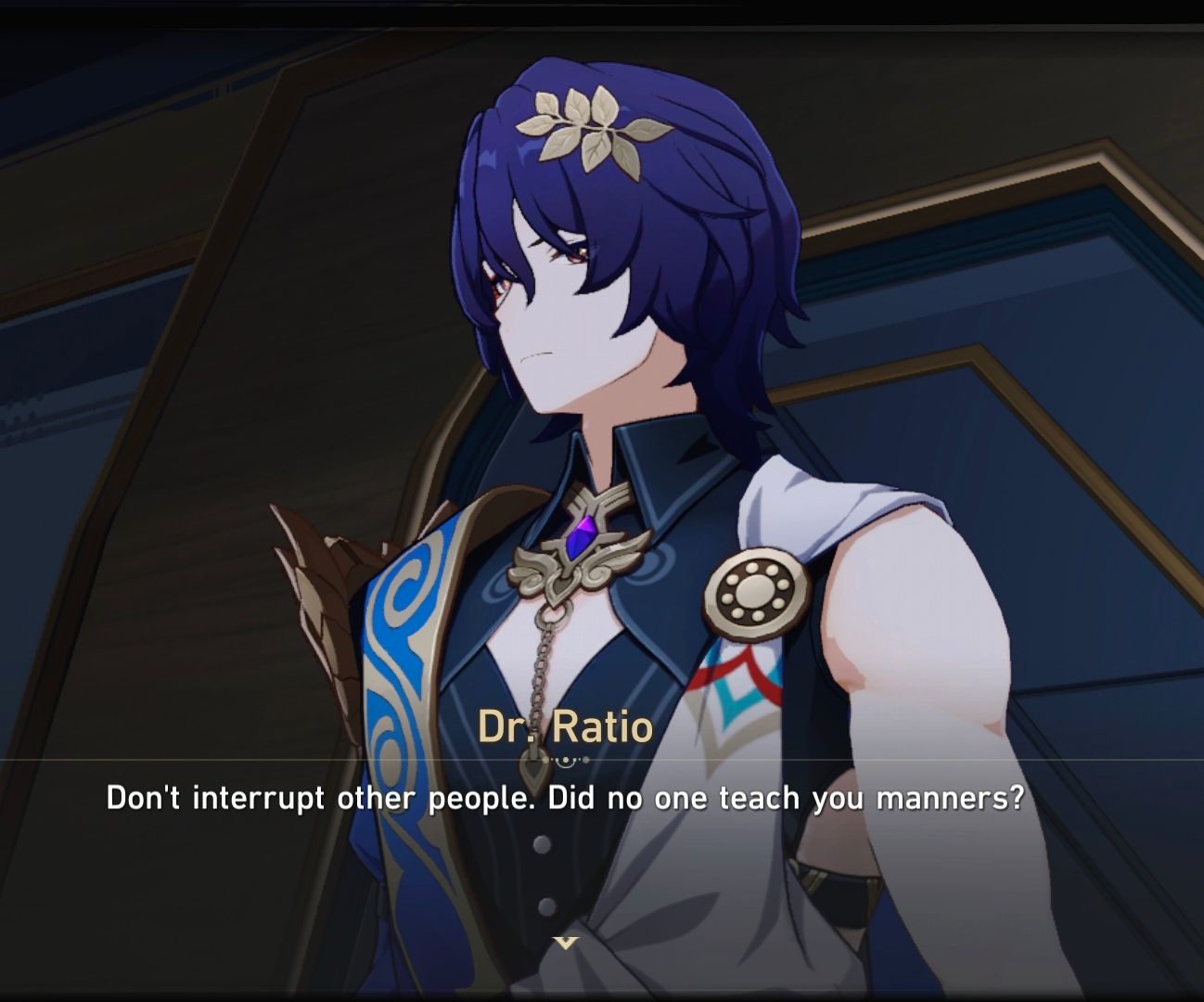The height and width of the screenshot is (1002, 1204).
Task: Expand the dialogue by clicking the bottom arrow
Action: point(564,940)
